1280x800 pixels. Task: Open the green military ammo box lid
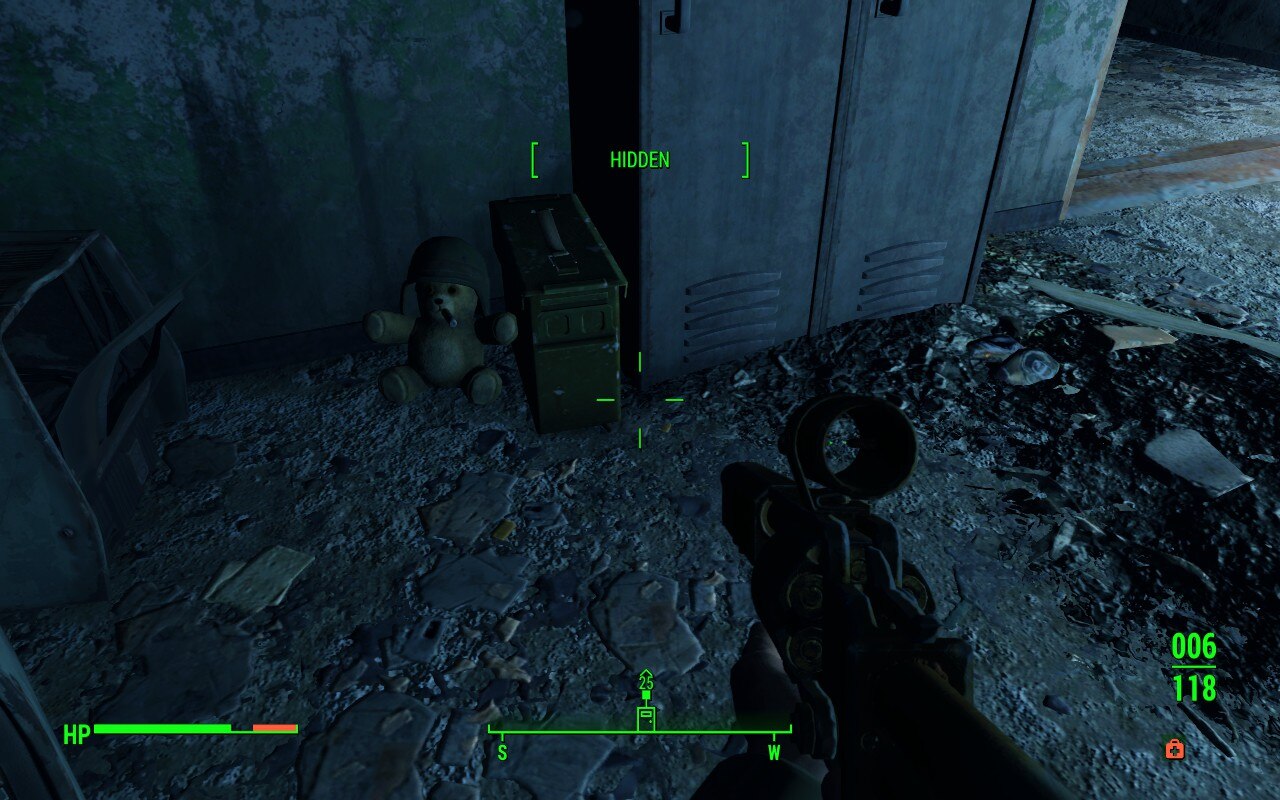coord(555,240)
